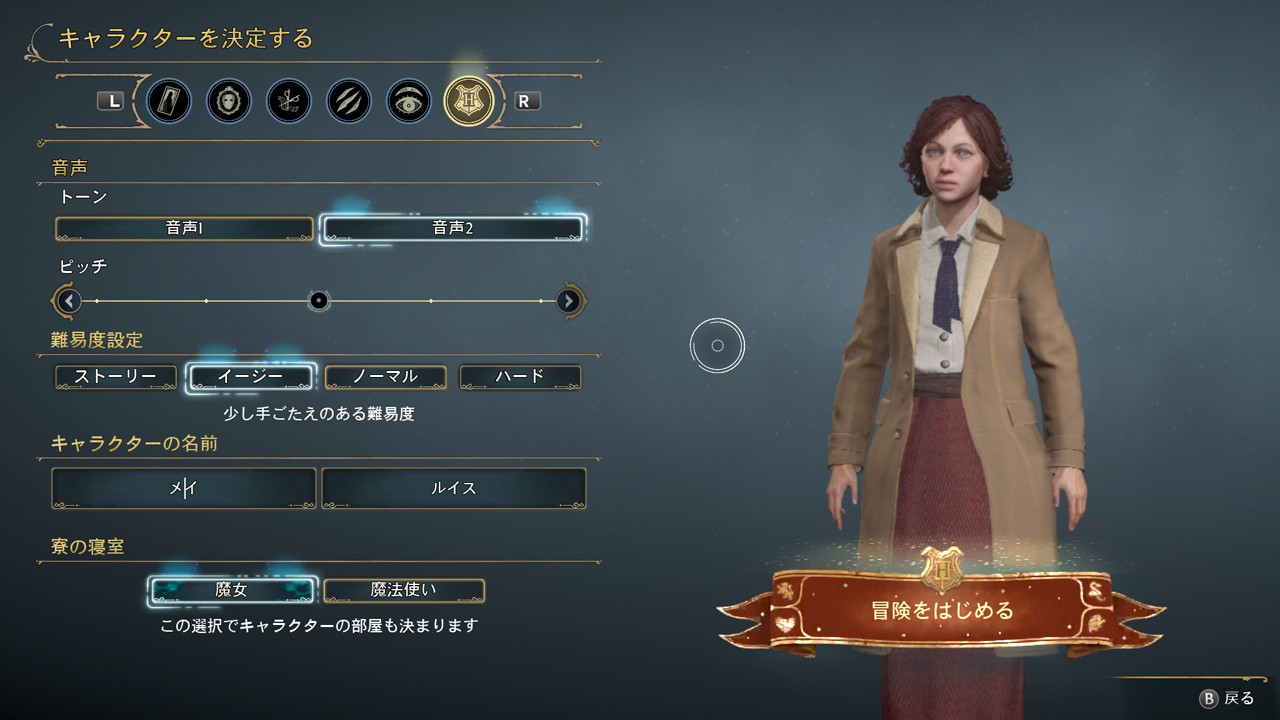Image resolution: width=1280 pixels, height=720 pixels.
Task: Open the scissors and comb hairstyle tab
Action: [x=289, y=101]
